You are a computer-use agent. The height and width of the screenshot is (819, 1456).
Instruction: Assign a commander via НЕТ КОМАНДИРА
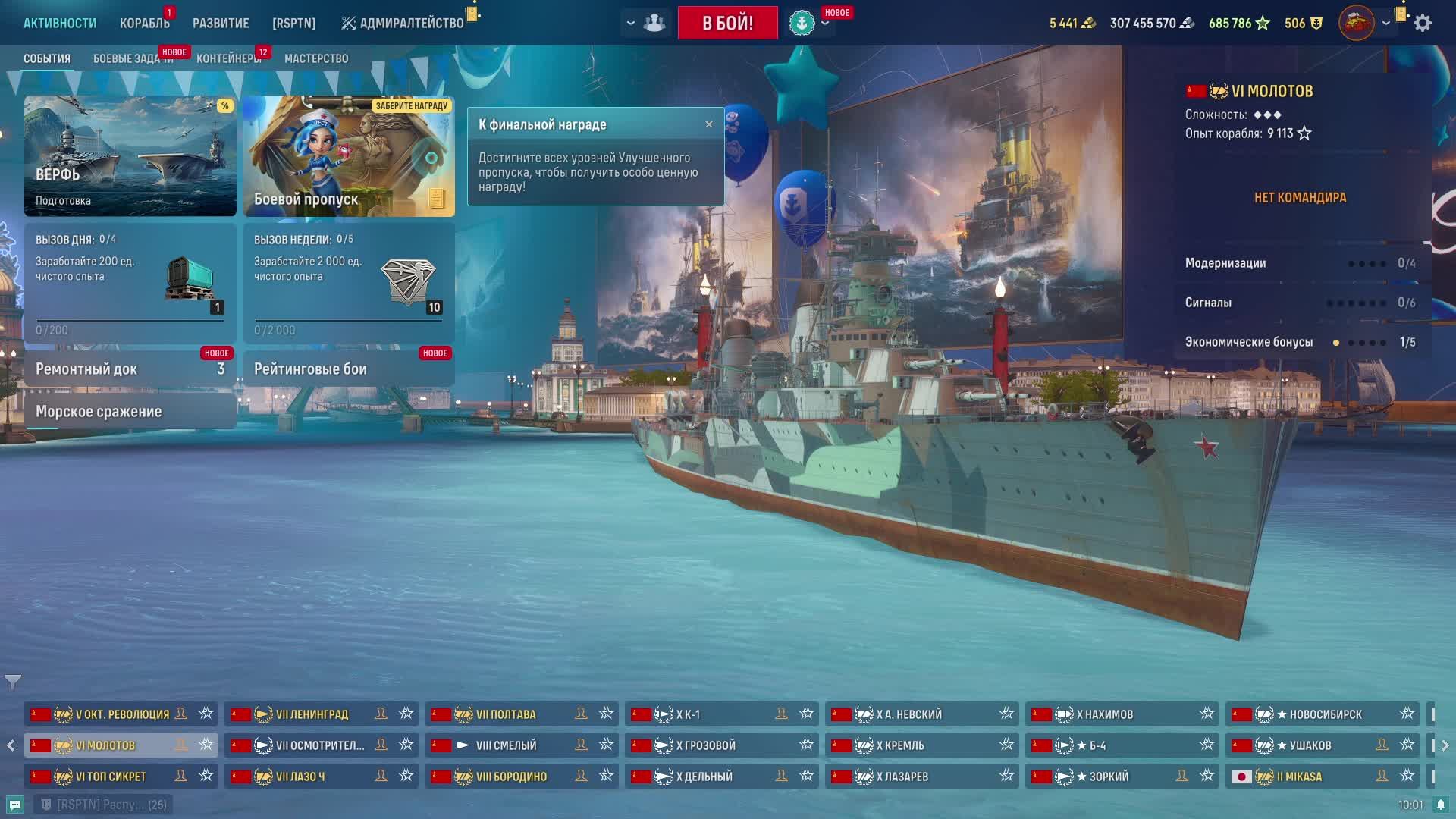1300,198
